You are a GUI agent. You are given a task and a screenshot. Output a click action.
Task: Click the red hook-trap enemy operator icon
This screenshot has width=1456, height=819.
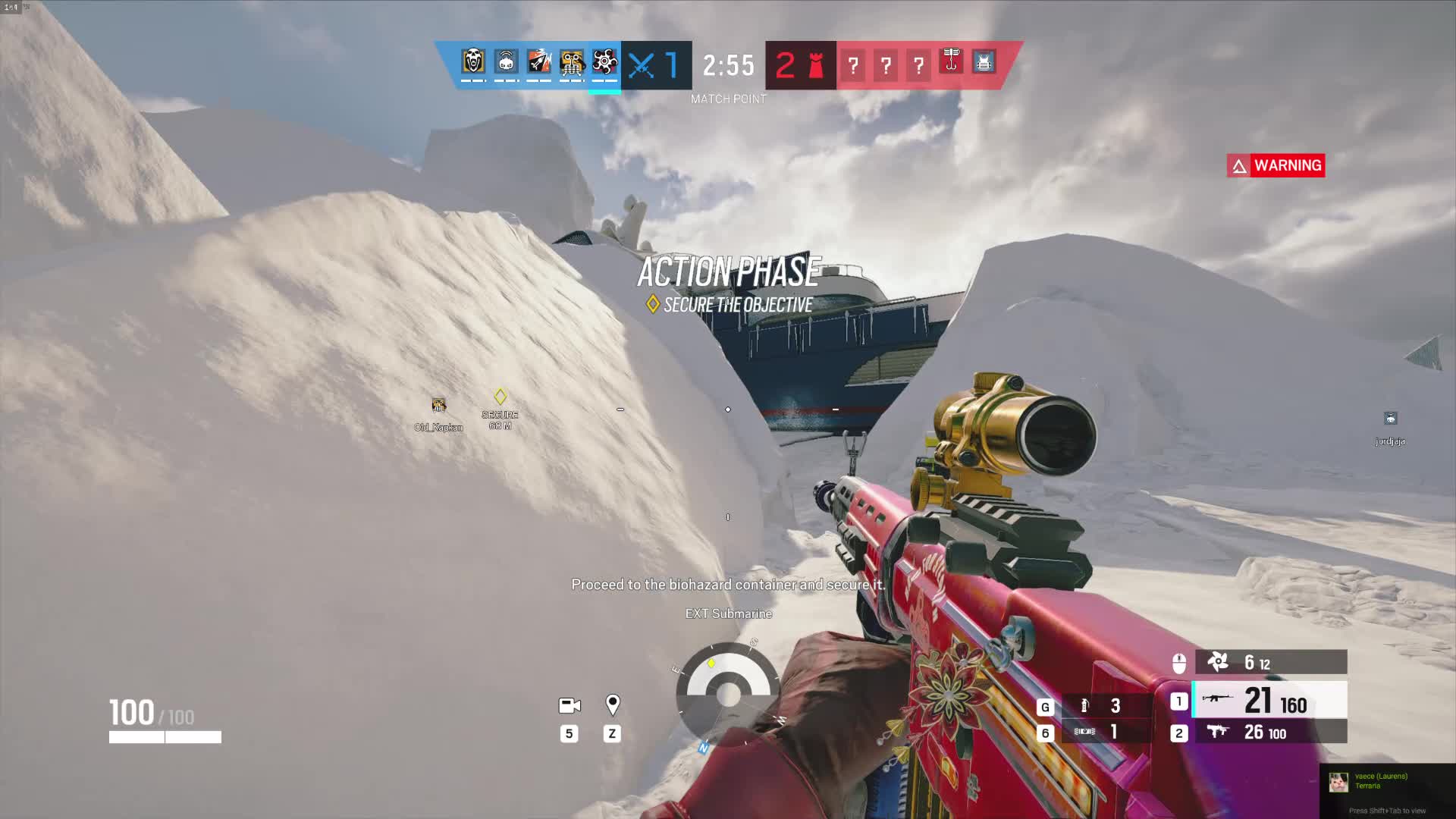(x=951, y=61)
